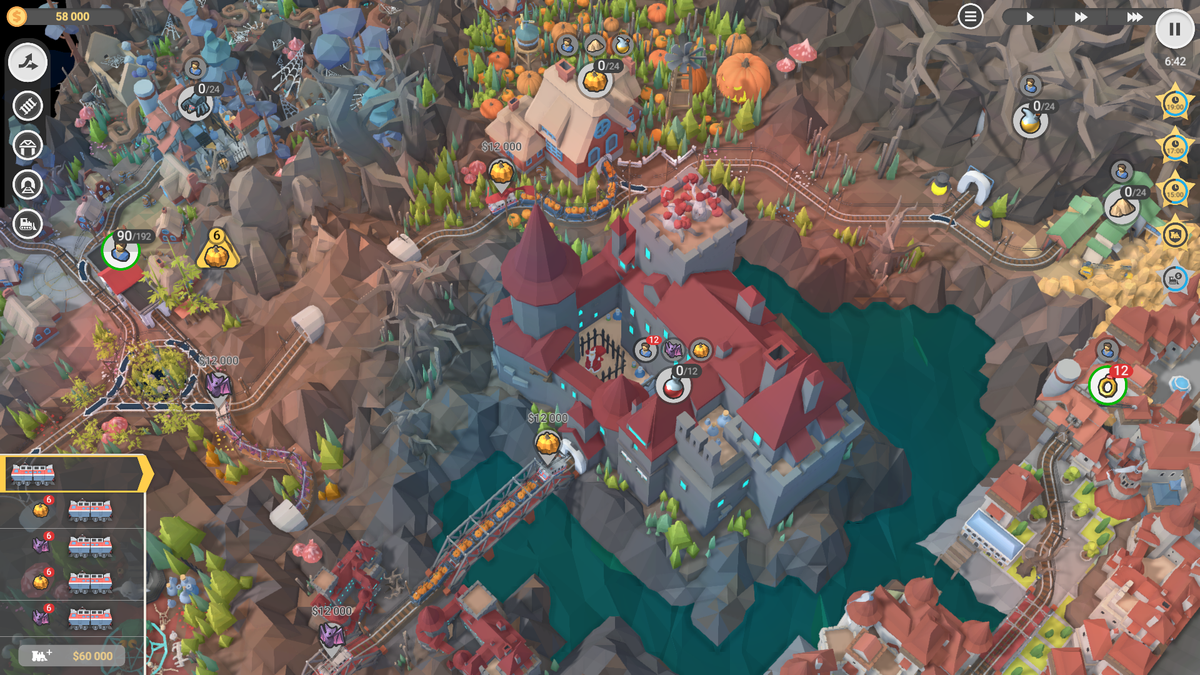
Task: Switch to triple fast-forward speed
Action: 1134,17
